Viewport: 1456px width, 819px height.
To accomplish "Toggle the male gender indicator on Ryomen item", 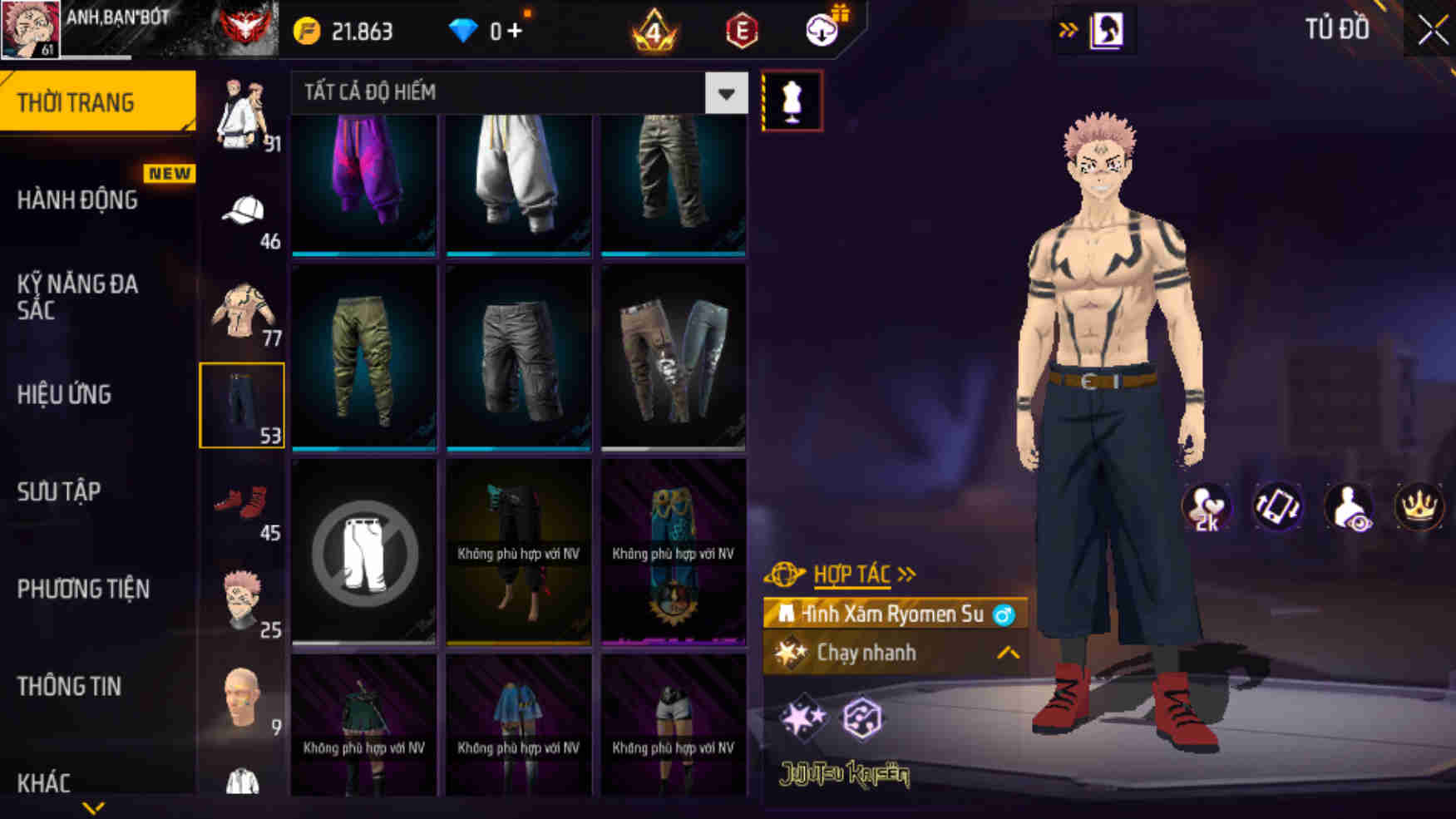I will 1003,615.
